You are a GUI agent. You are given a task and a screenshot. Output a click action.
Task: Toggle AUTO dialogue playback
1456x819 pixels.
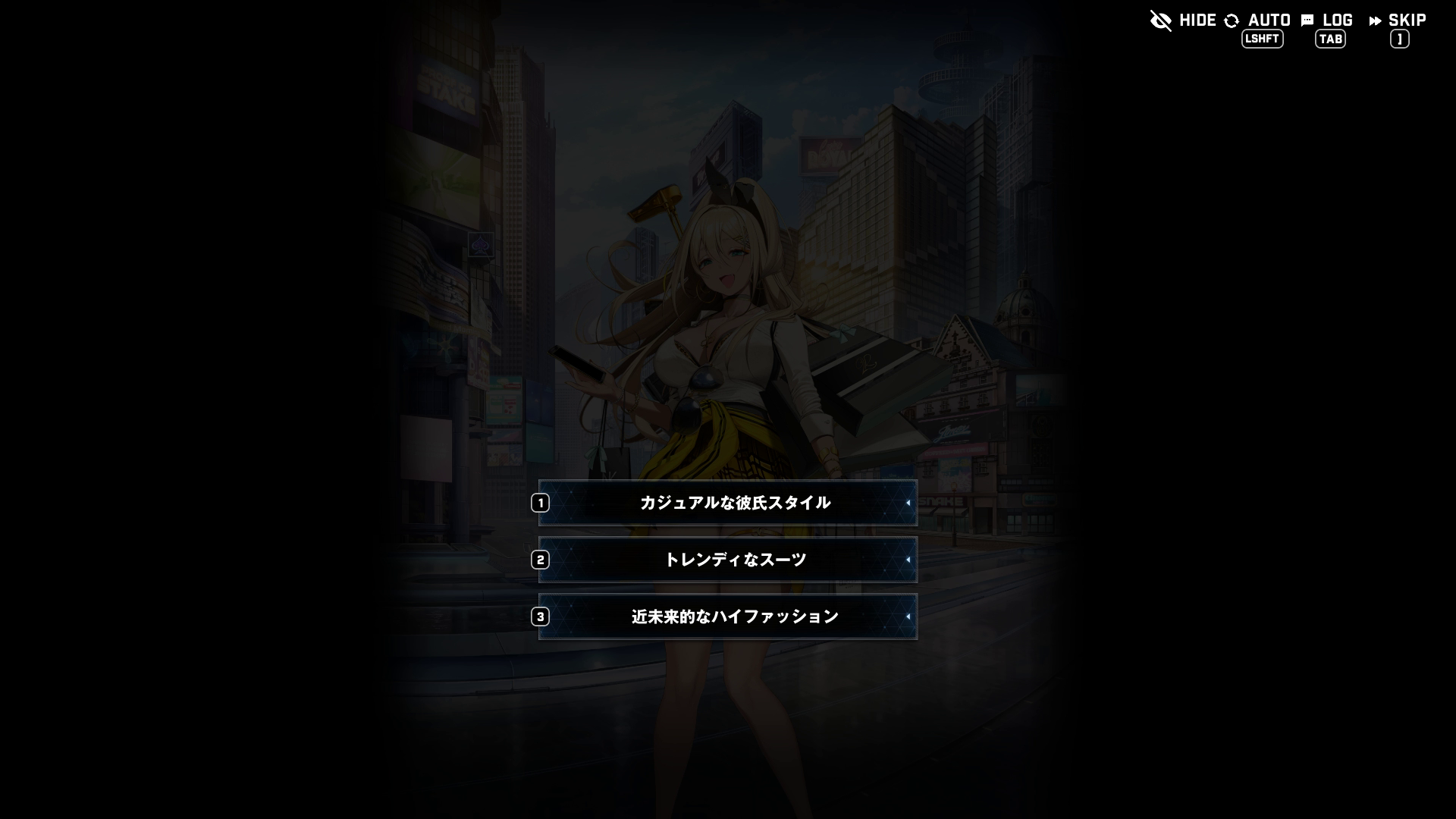pos(1259,21)
